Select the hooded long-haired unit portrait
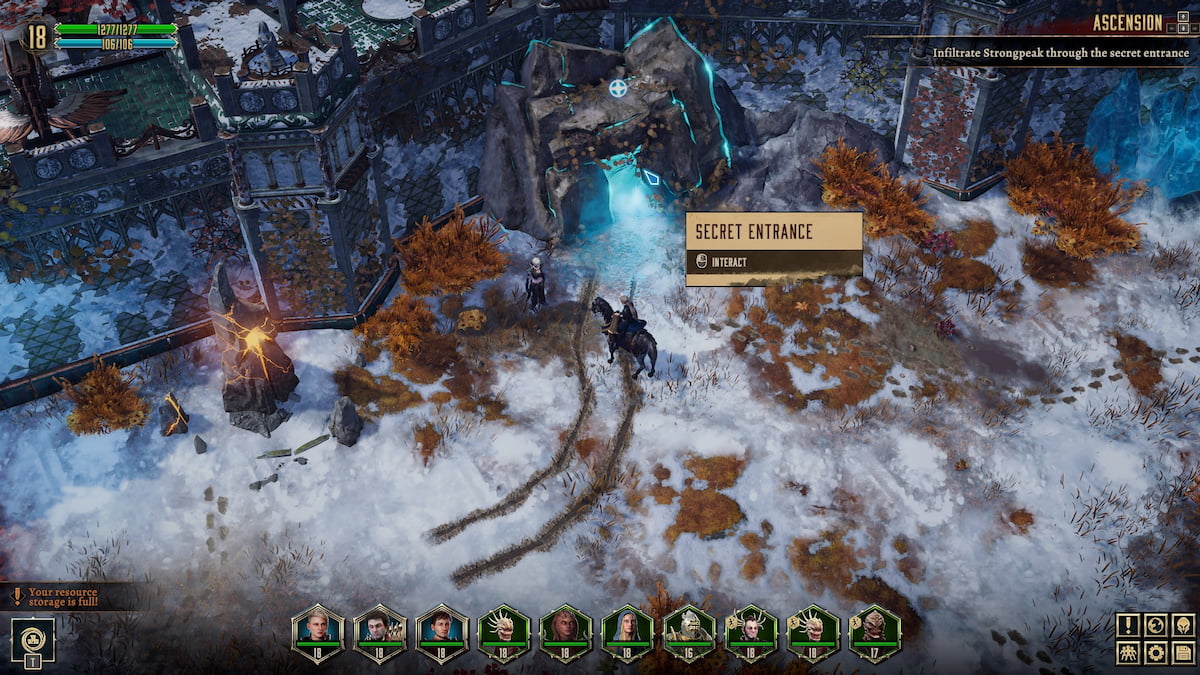The width and height of the screenshot is (1200, 675). [x=628, y=631]
